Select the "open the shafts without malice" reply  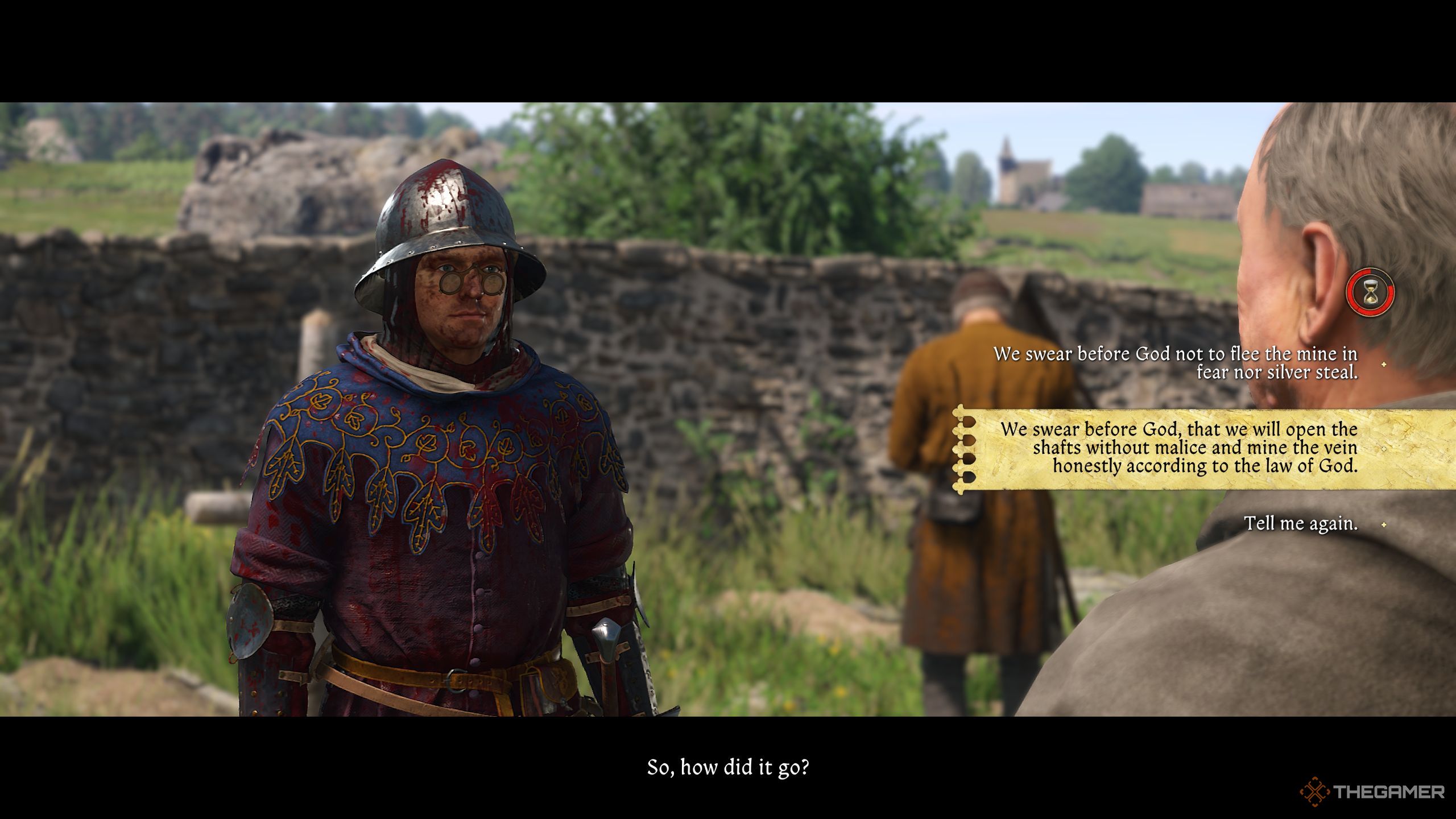pyautogui.click(x=1178, y=447)
